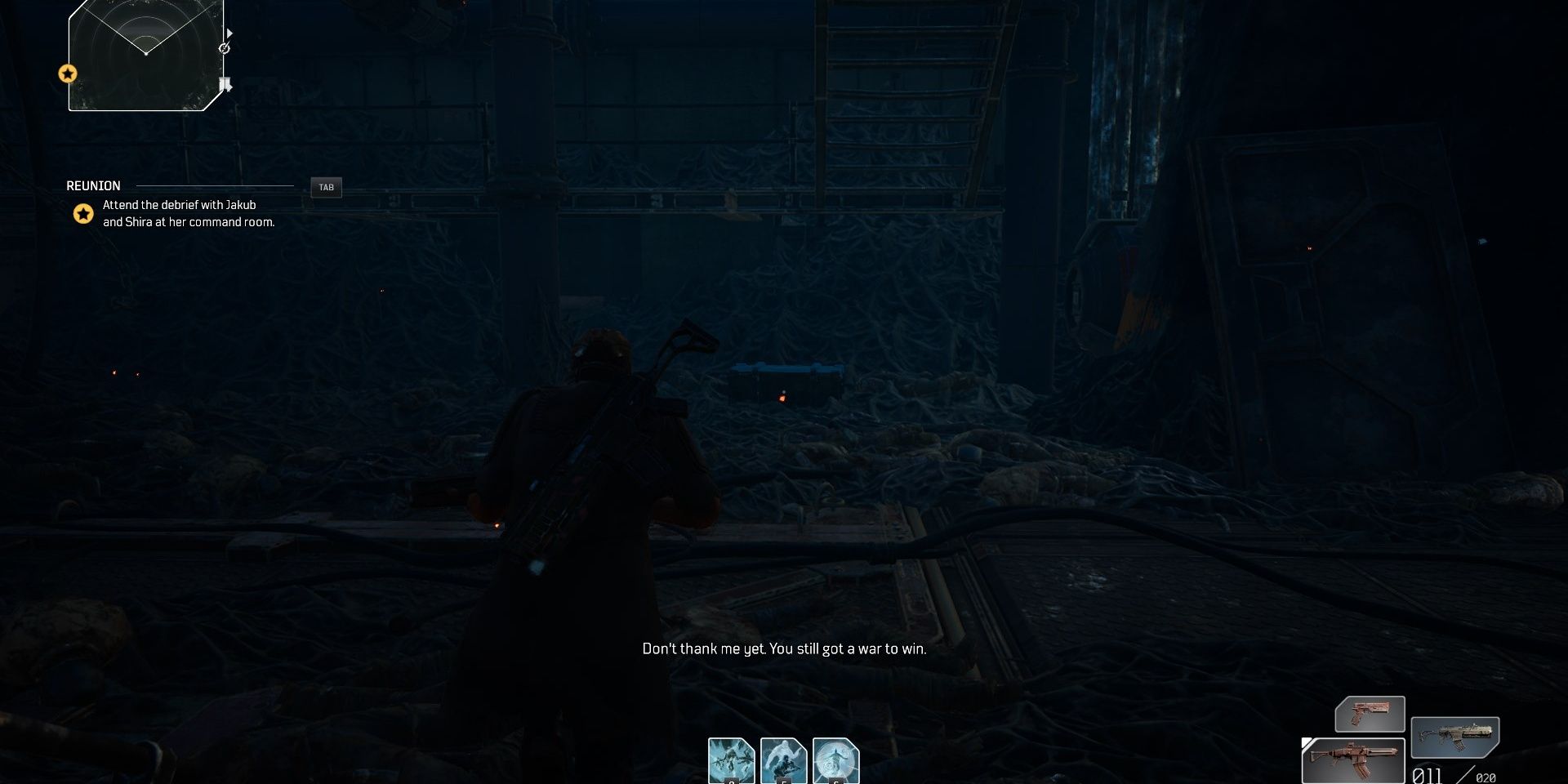Toggle the white arrow indicator near the minimap

pyautogui.click(x=230, y=33)
